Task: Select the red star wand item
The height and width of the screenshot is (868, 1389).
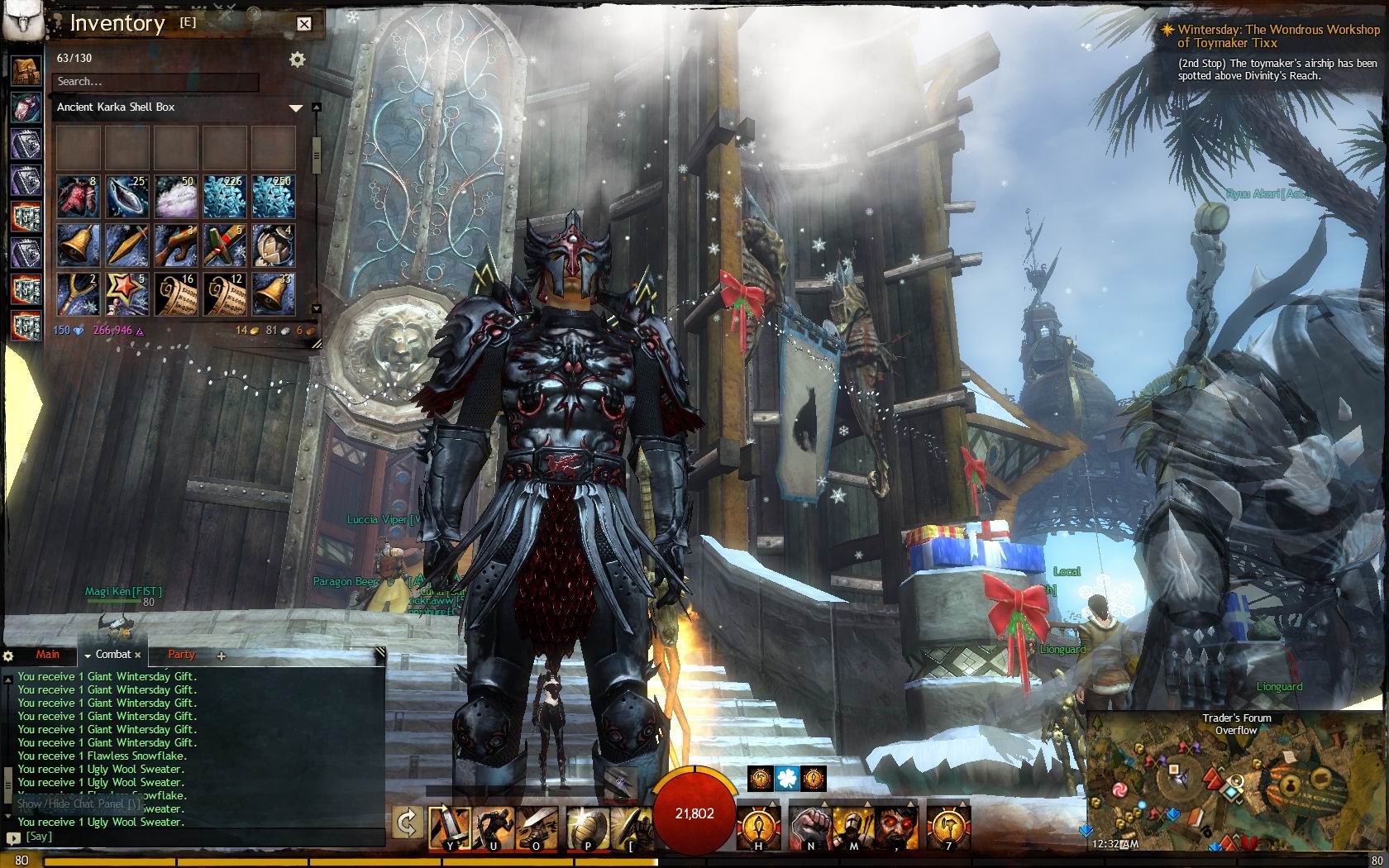Action: point(127,294)
